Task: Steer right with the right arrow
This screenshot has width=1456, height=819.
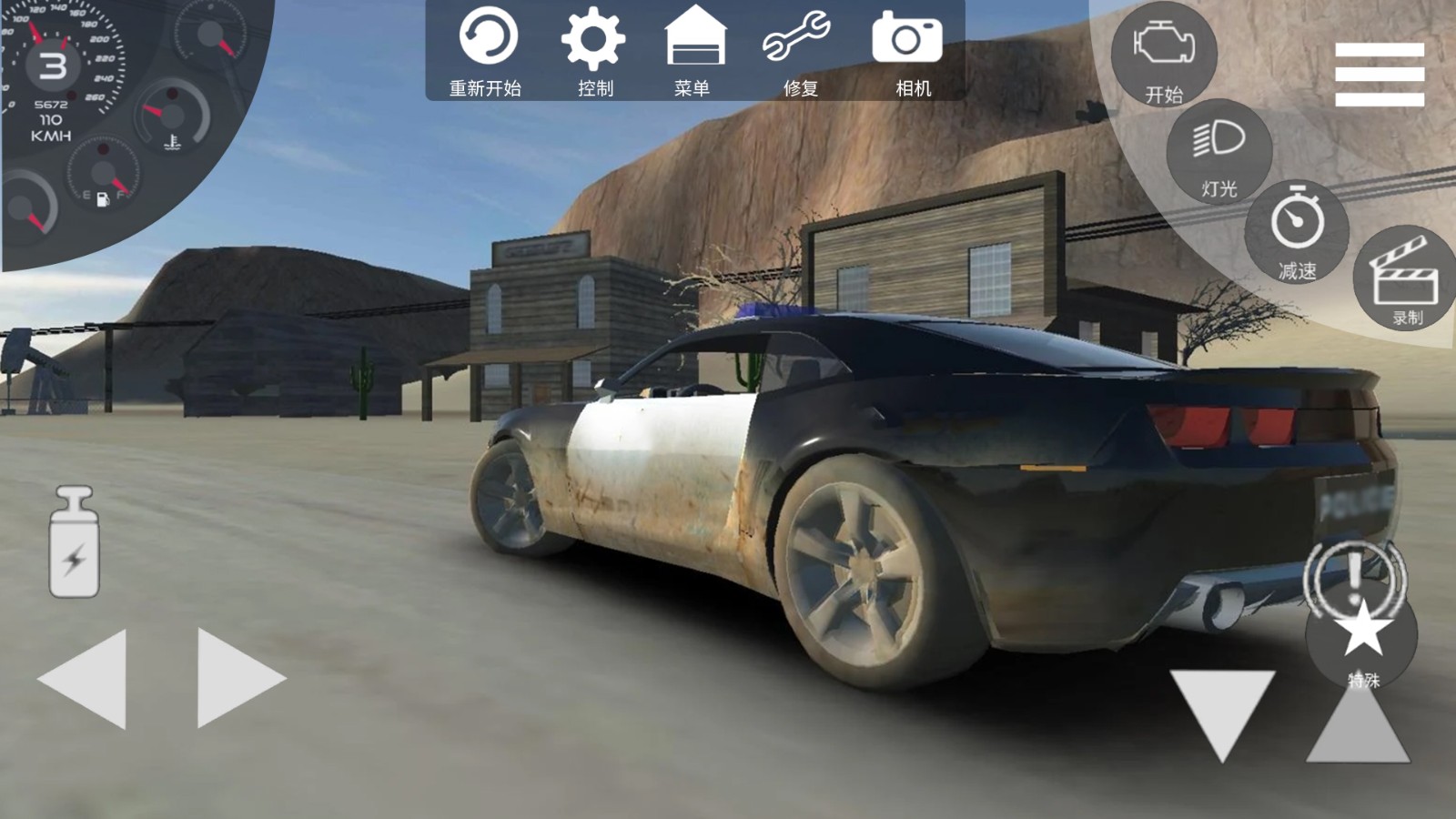Action: pos(238,678)
